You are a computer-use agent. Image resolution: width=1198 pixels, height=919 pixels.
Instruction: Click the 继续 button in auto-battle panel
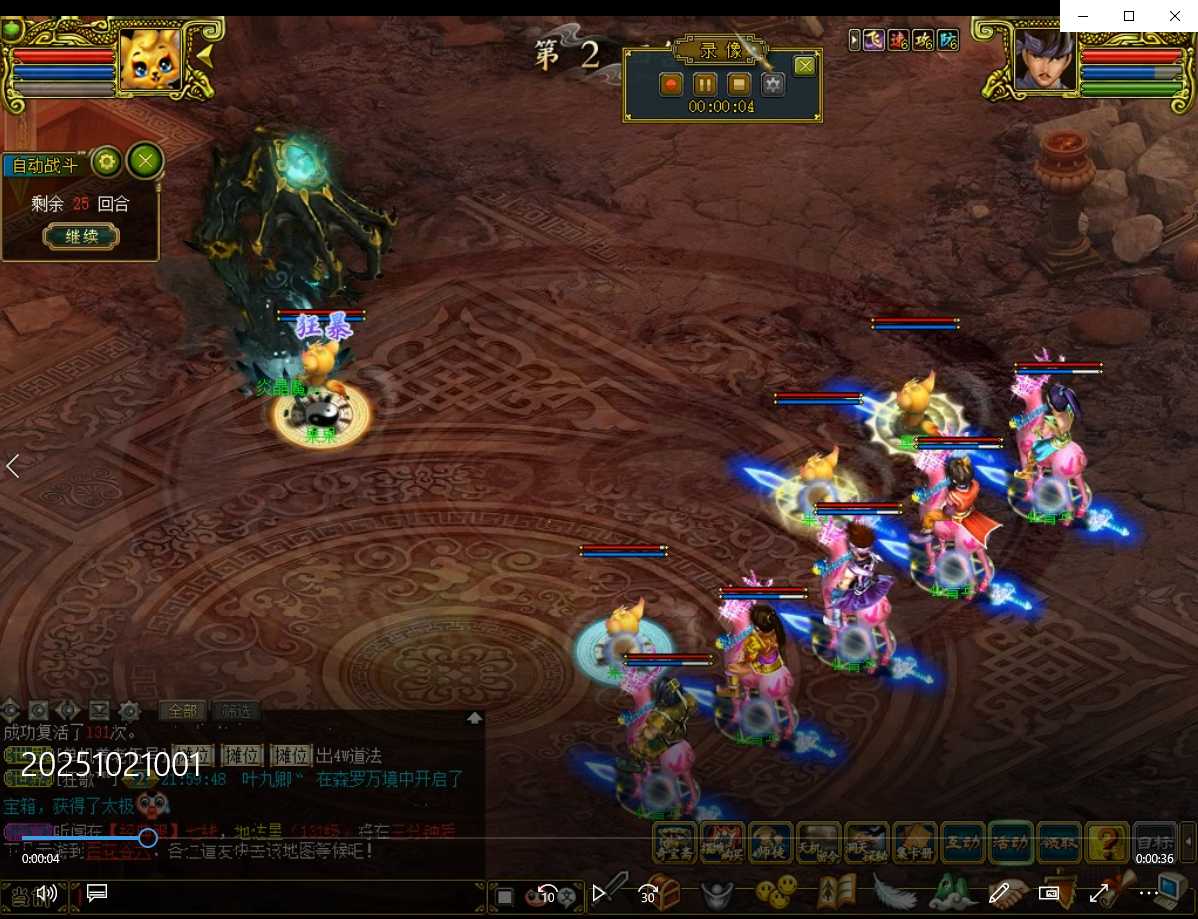tap(81, 237)
